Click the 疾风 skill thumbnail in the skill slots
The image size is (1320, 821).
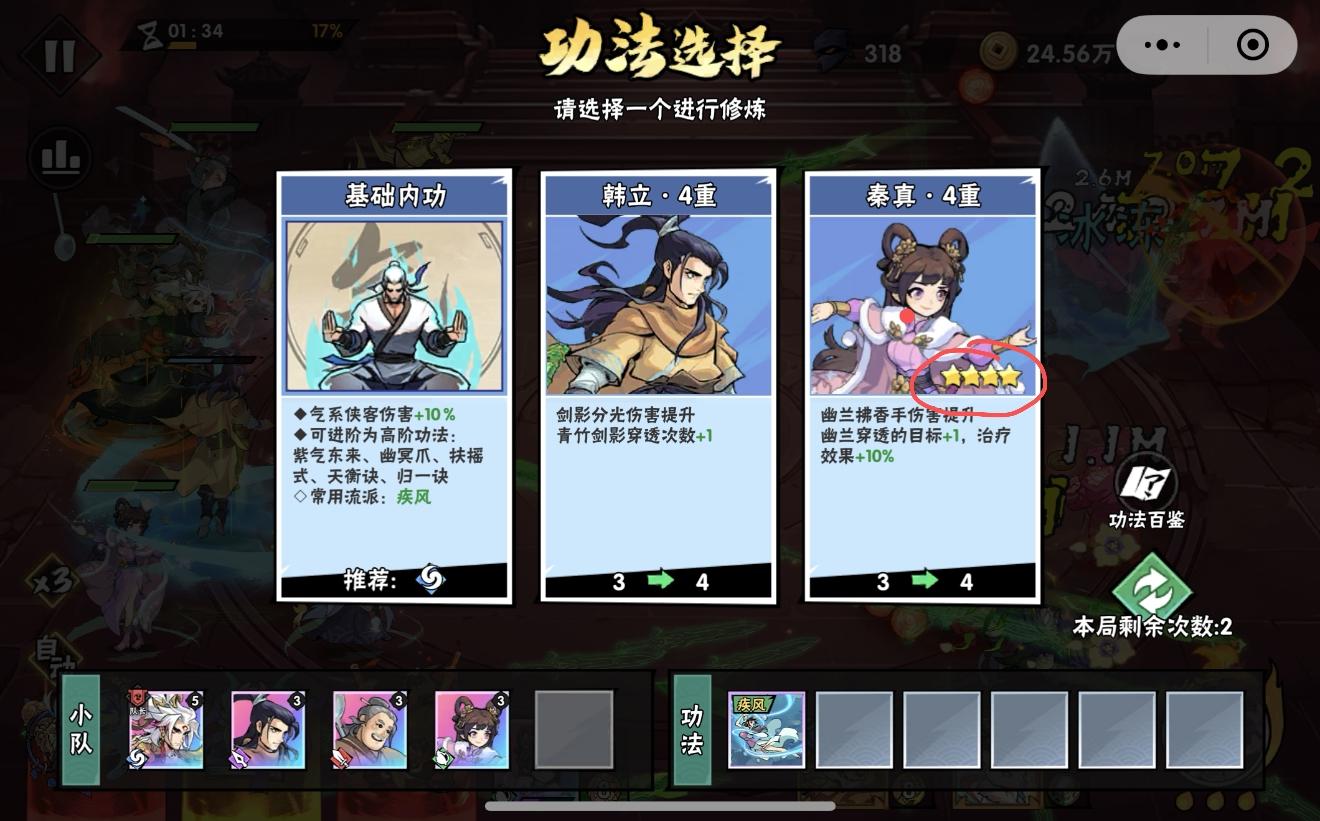click(x=766, y=731)
